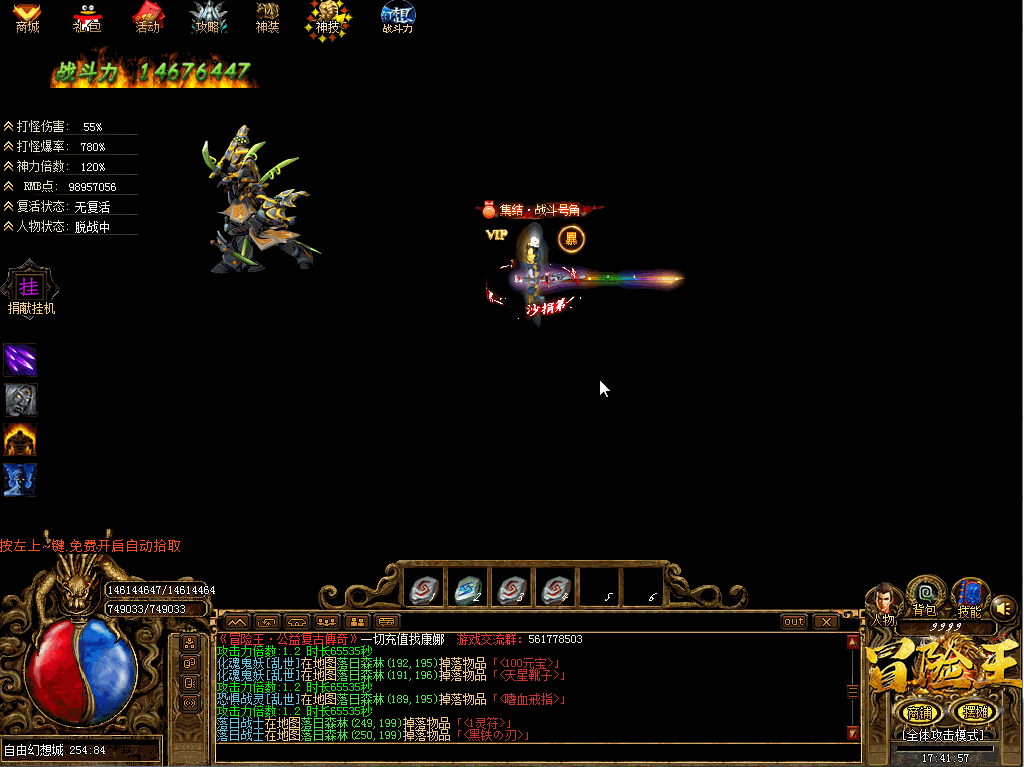The image size is (1024, 767).
Task: Toggle the sound speaker button
Action: coord(1005,606)
